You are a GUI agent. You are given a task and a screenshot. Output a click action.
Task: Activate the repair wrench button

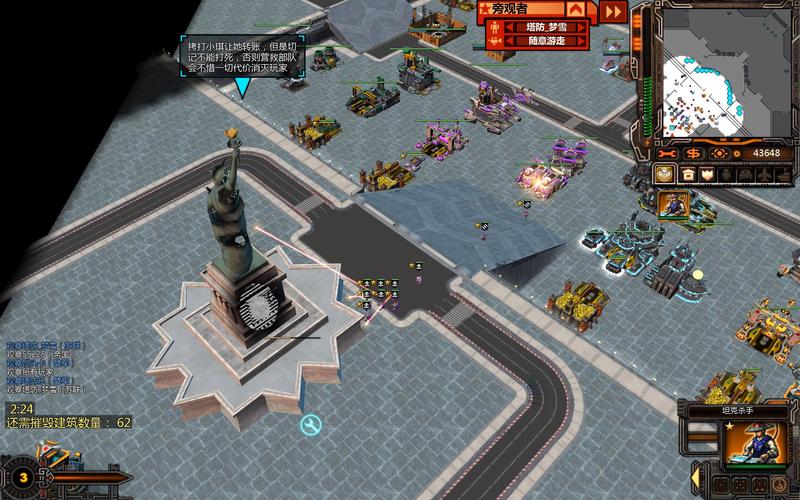(667, 153)
